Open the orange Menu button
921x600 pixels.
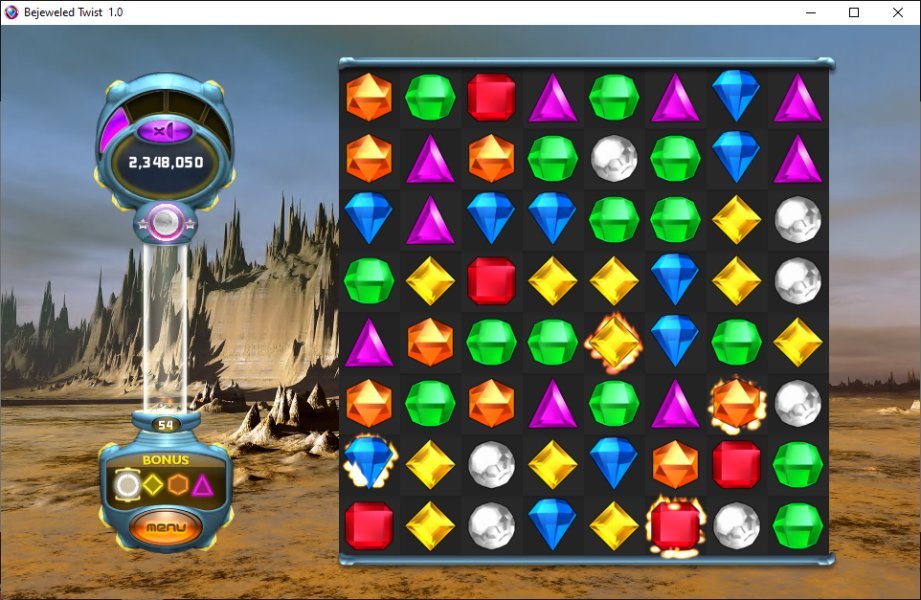[x=166, y=526]
